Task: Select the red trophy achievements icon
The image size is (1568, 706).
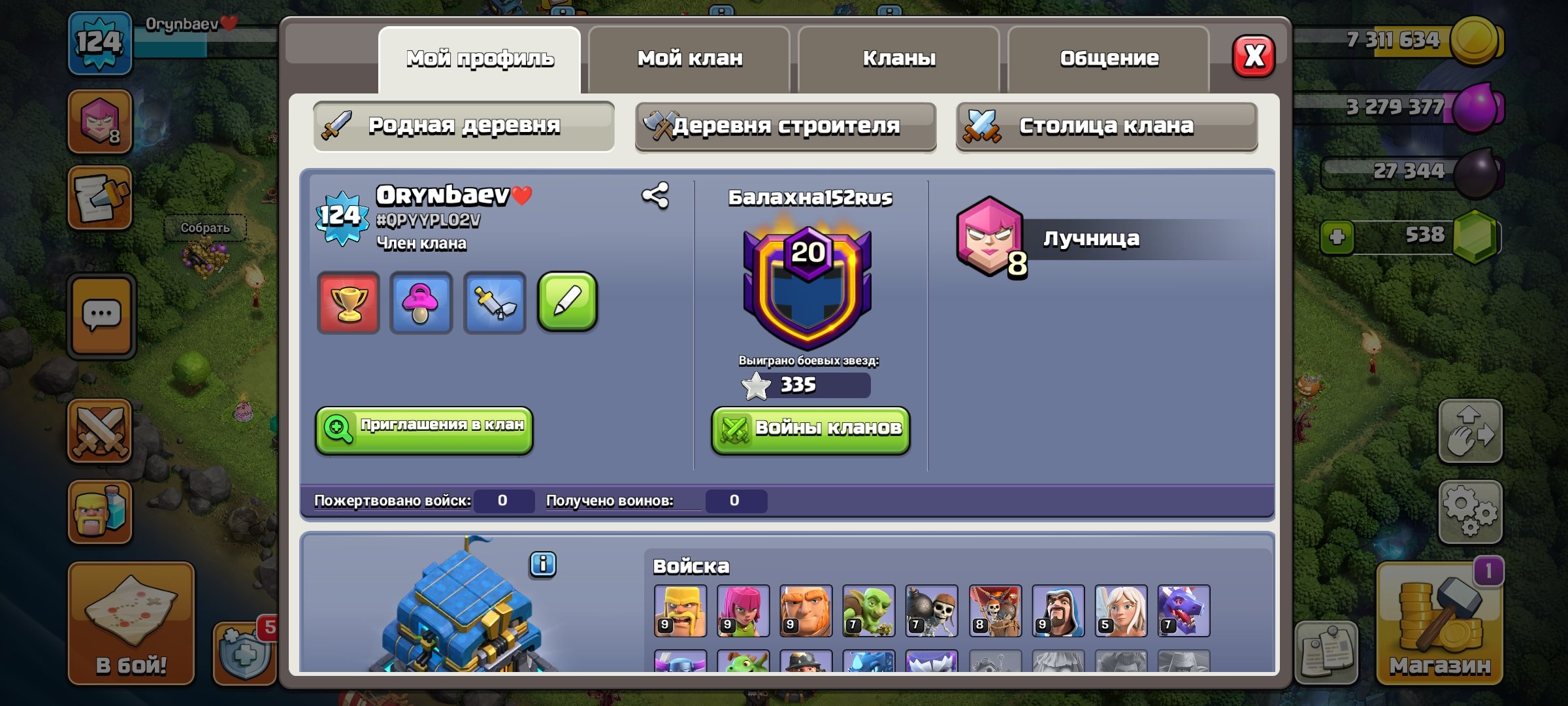Action: pos(348,303)
